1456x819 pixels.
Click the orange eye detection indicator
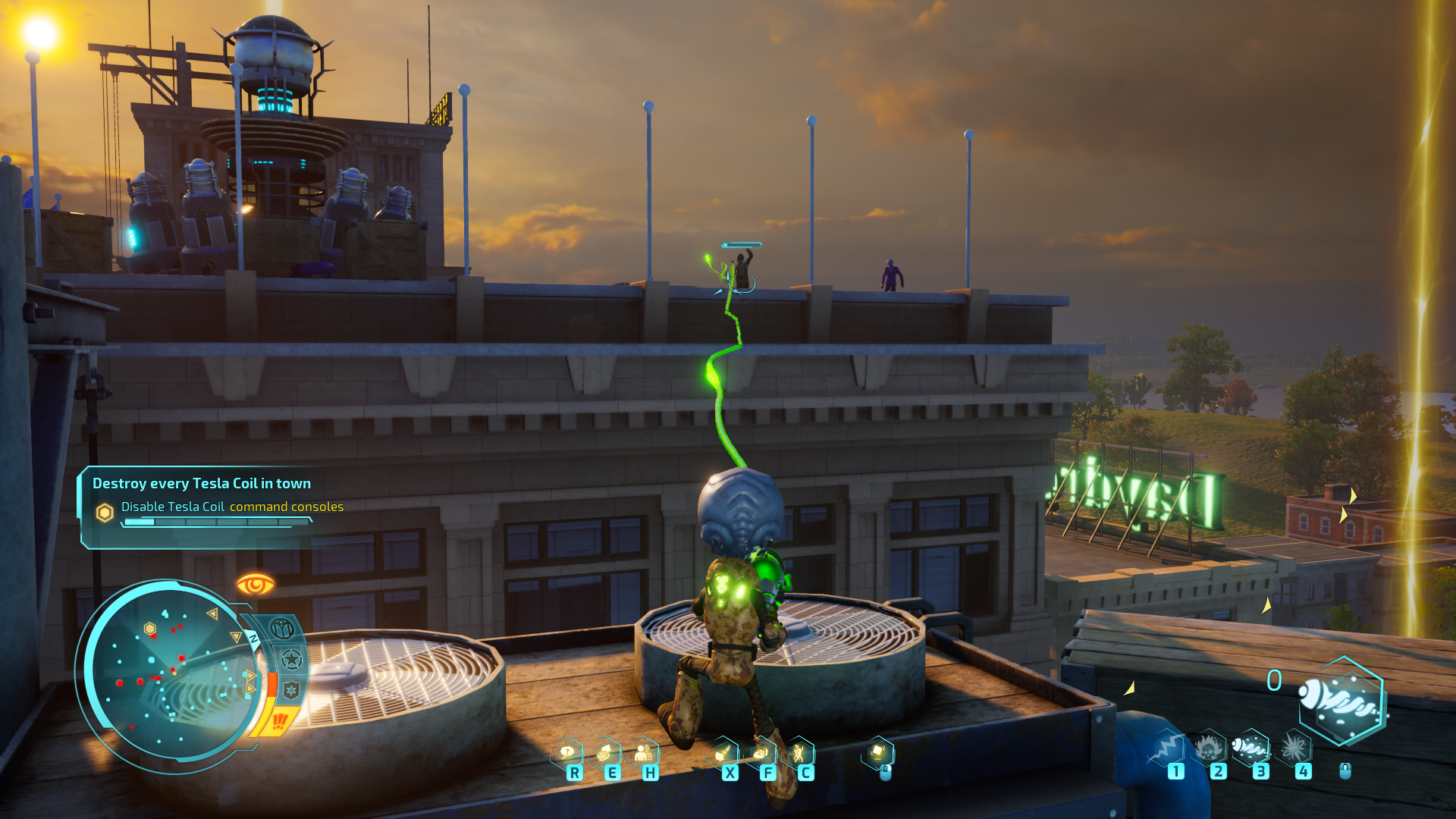pos(255,585)
